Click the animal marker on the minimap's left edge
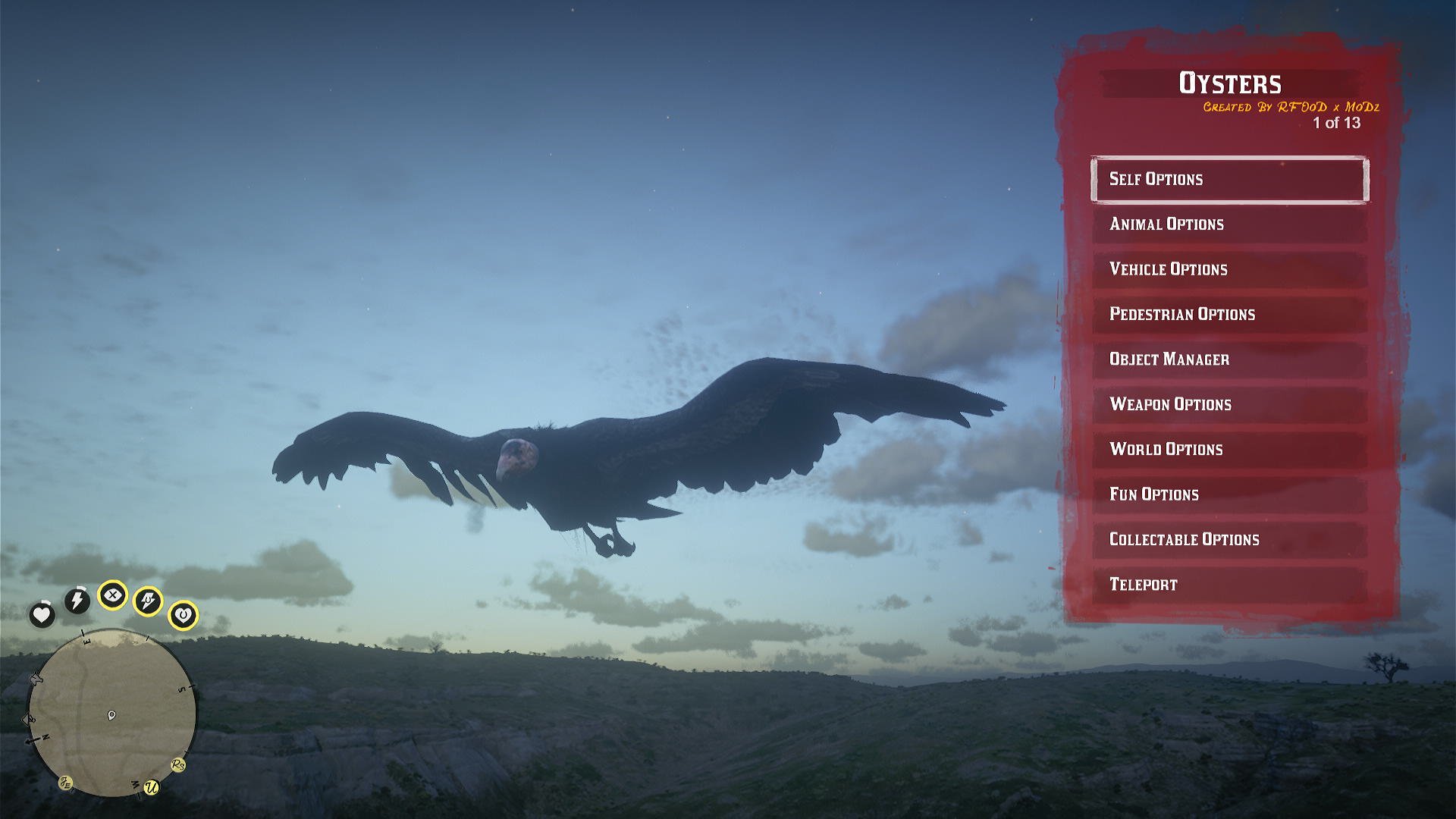The image size is (1456, 819). (x=36, y=679)
